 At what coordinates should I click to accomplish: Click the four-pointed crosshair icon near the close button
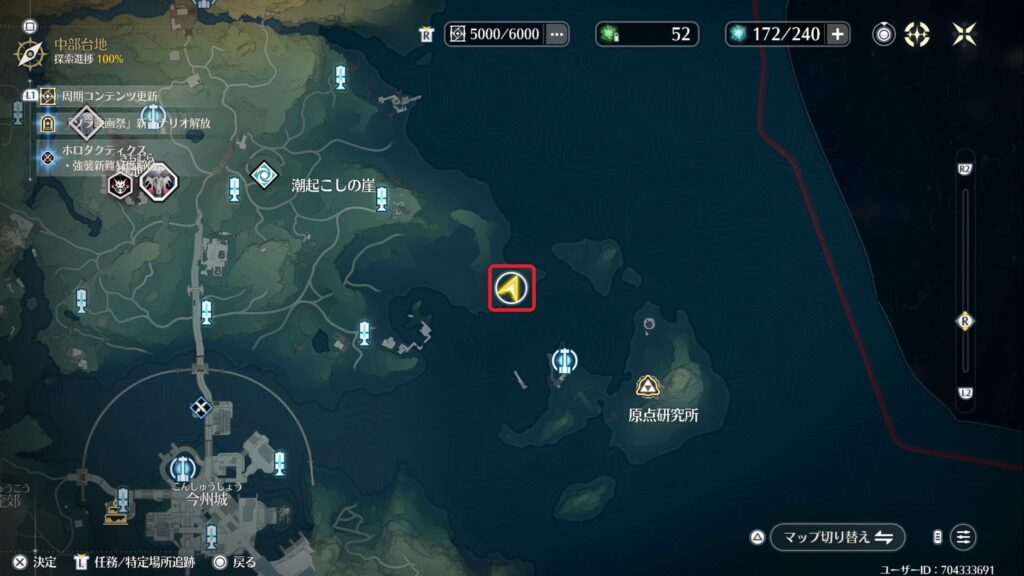[917, 34]
